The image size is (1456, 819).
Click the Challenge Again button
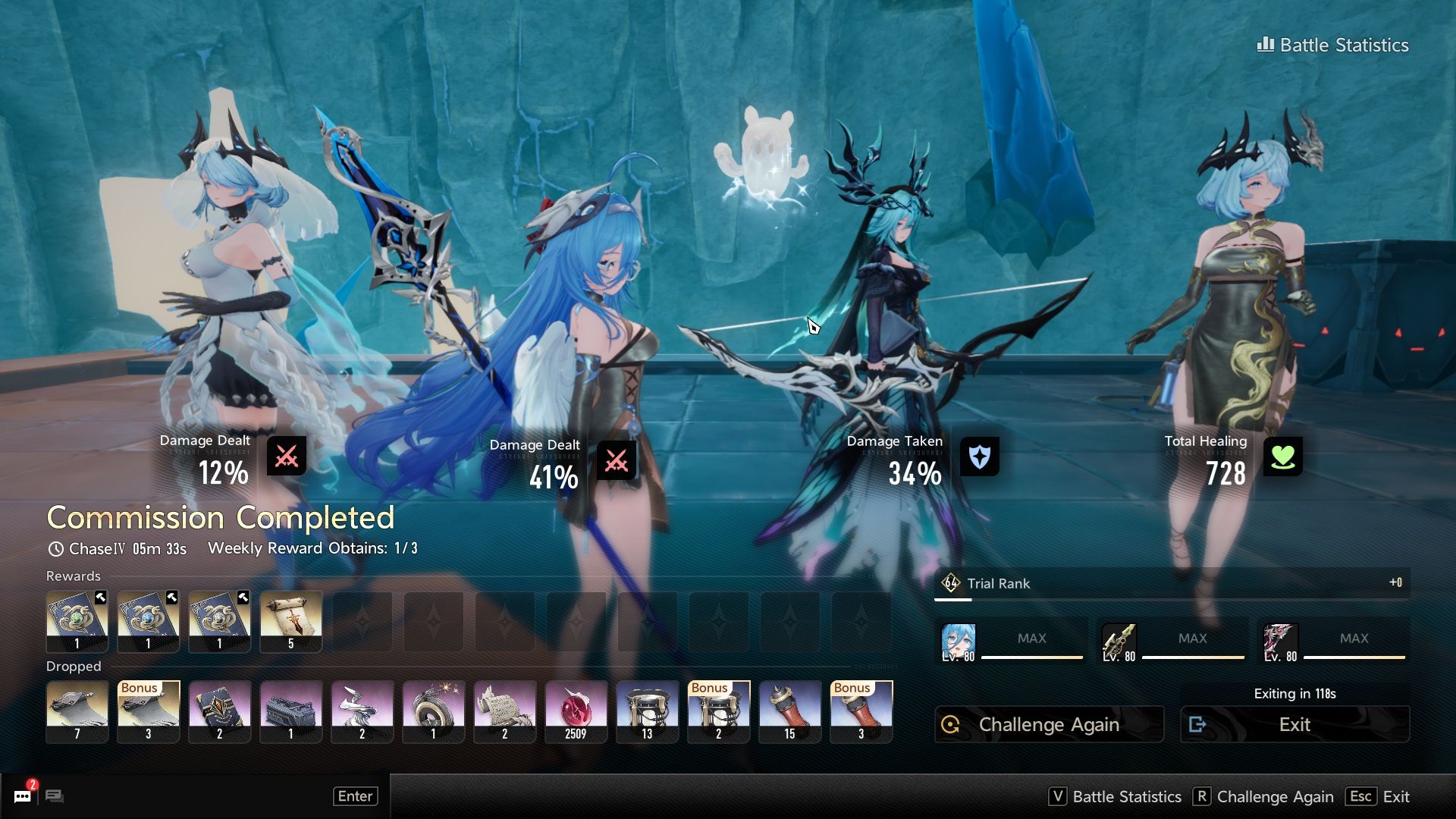1048,724
